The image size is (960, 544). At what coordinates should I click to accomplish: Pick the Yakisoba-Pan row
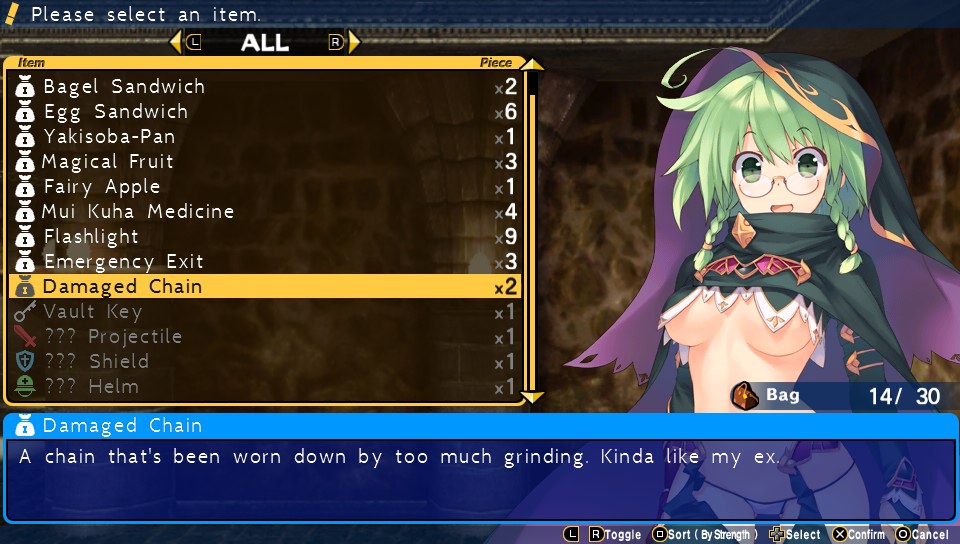(109, 137)
